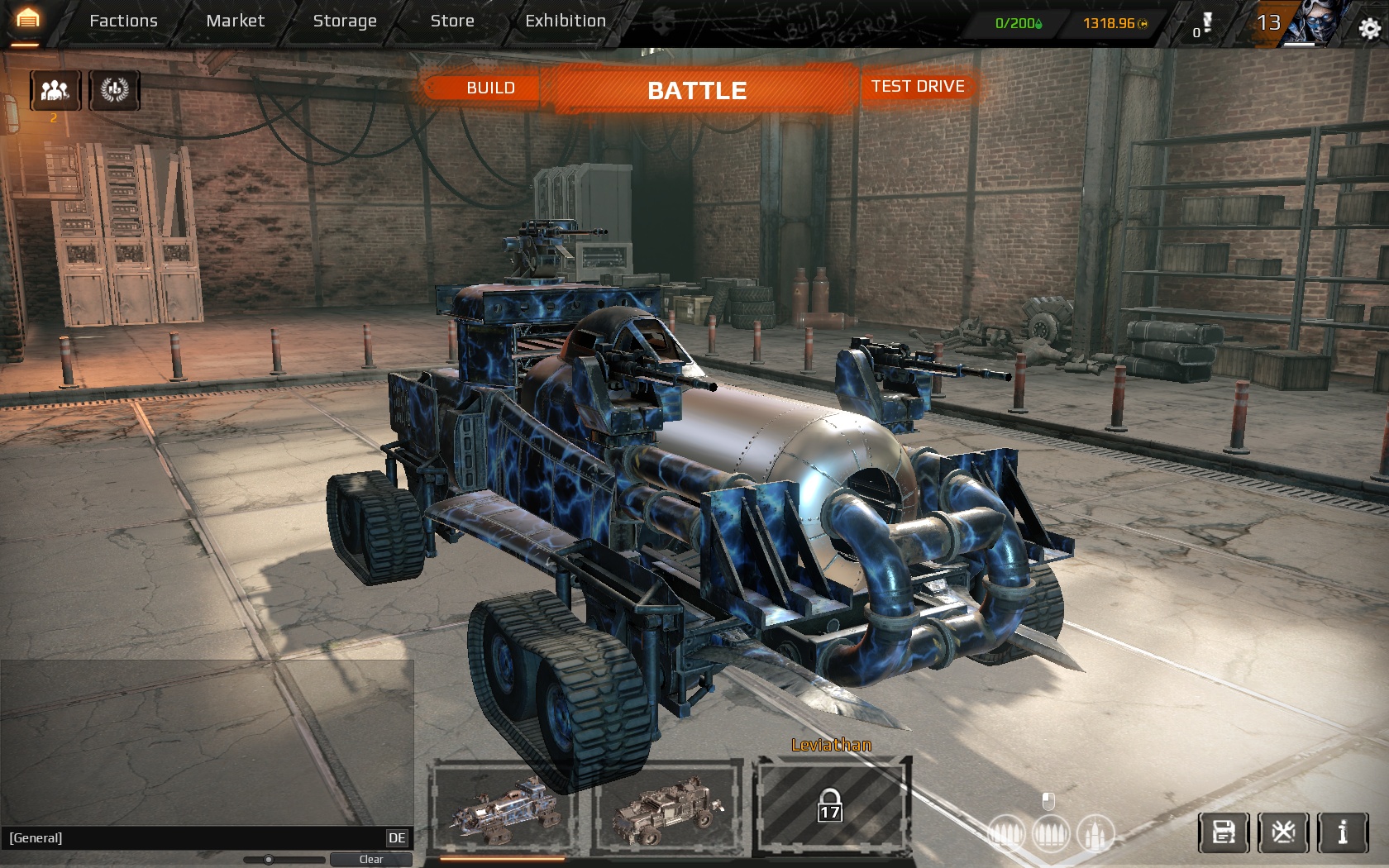Open the Storage tab
The width and height of the screenshot is (1389, 868).
pos(345,21)
